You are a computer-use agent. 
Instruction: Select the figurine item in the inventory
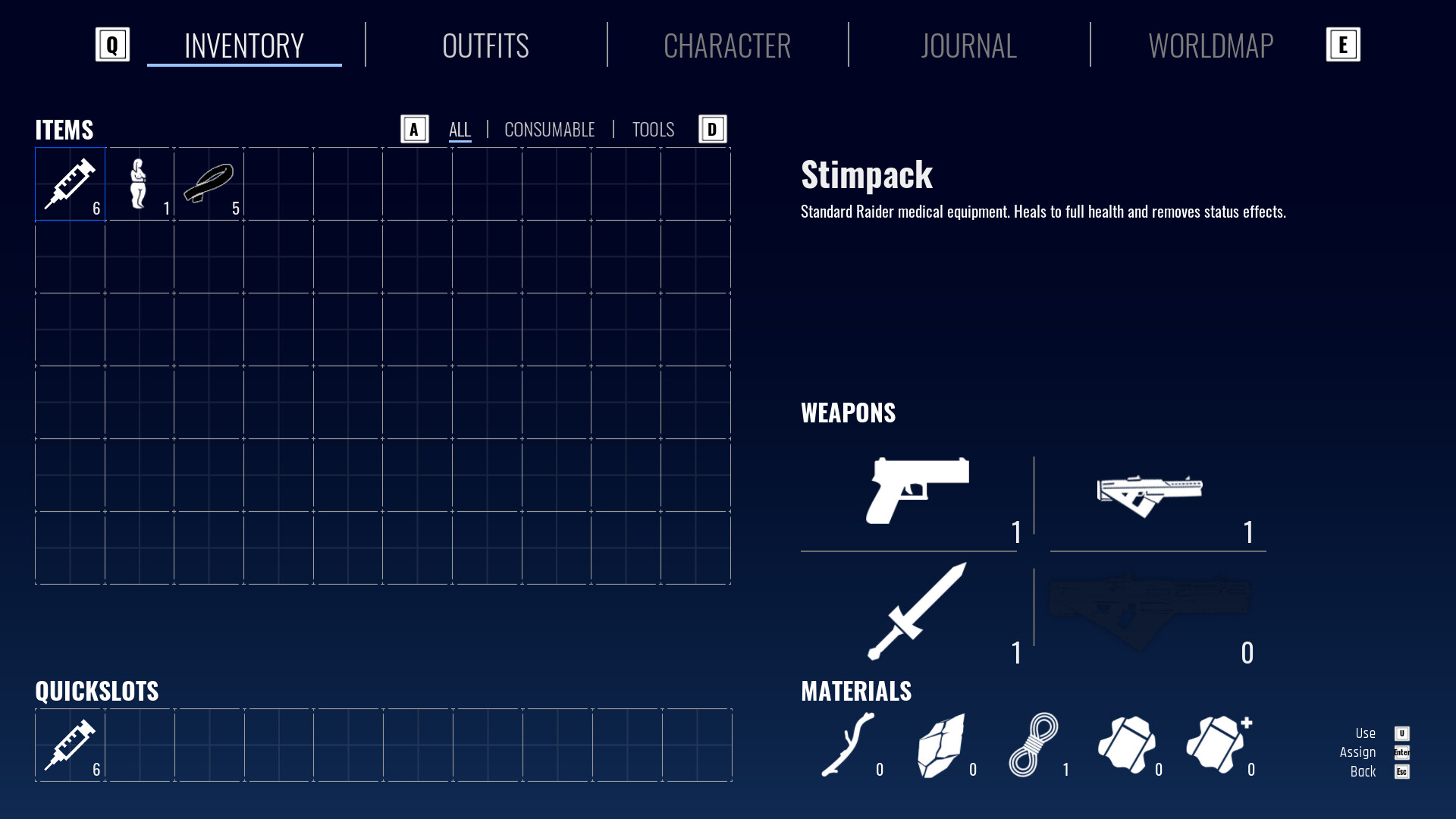140,184
